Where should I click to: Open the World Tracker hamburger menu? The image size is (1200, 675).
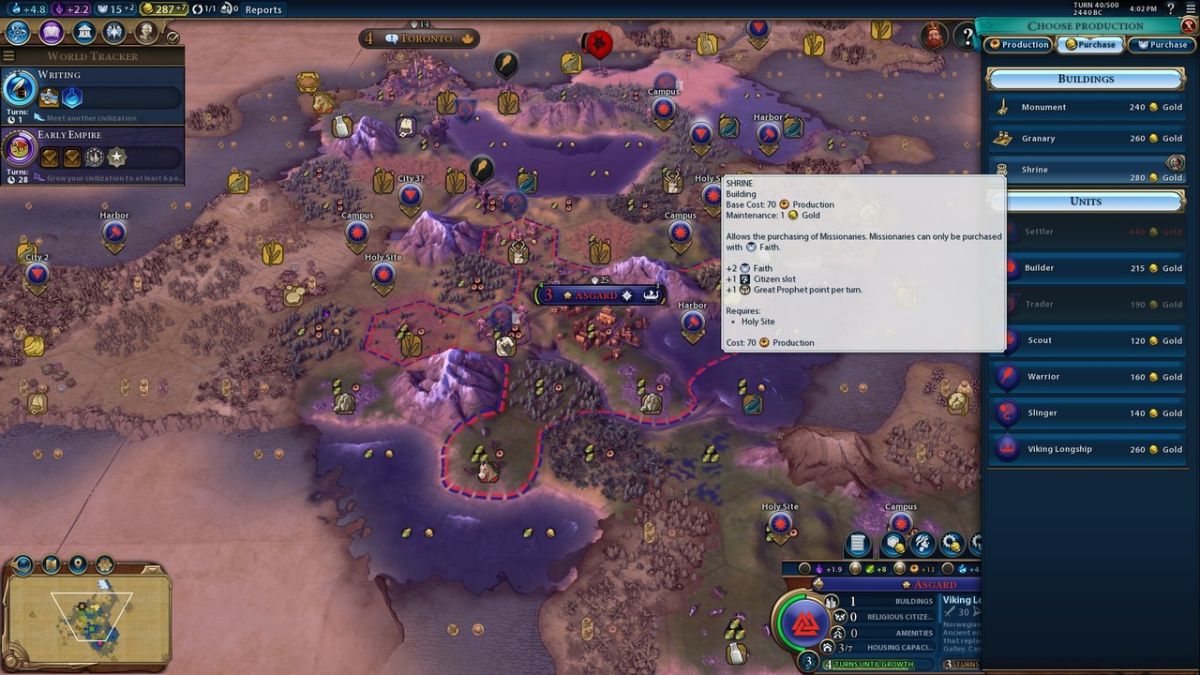(9, 56)
